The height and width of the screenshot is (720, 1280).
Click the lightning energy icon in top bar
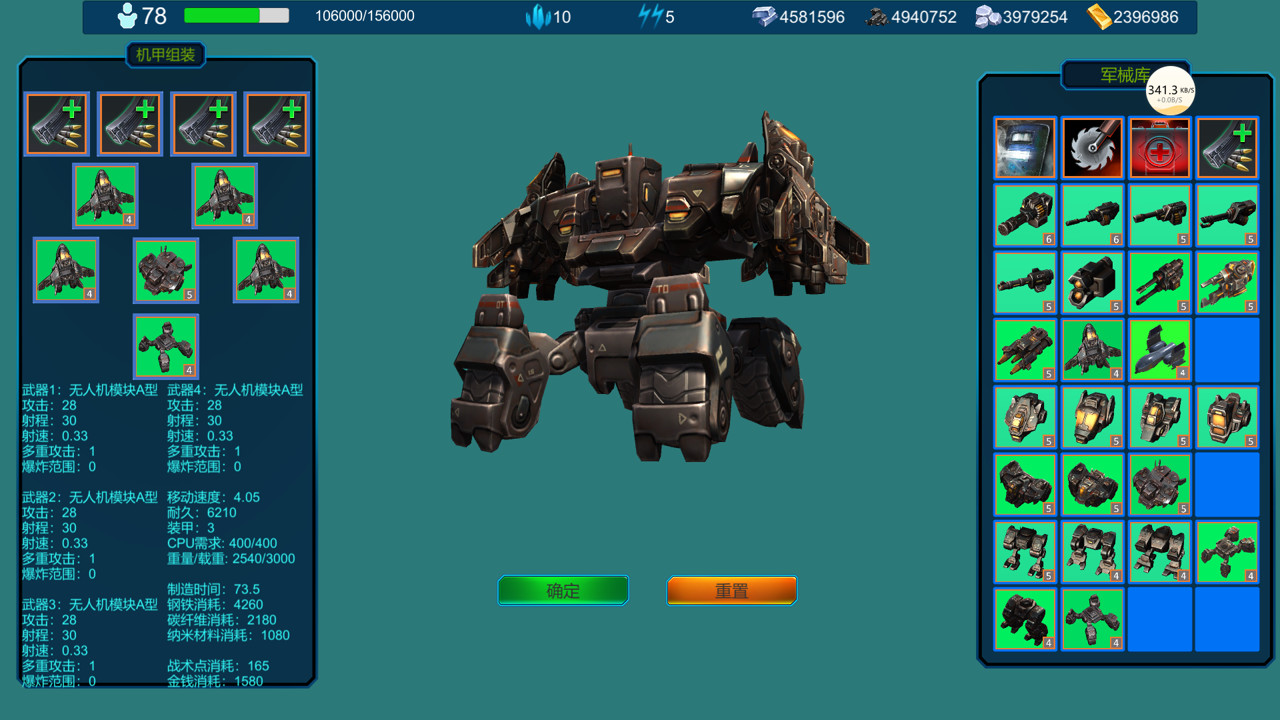point(648,16)
